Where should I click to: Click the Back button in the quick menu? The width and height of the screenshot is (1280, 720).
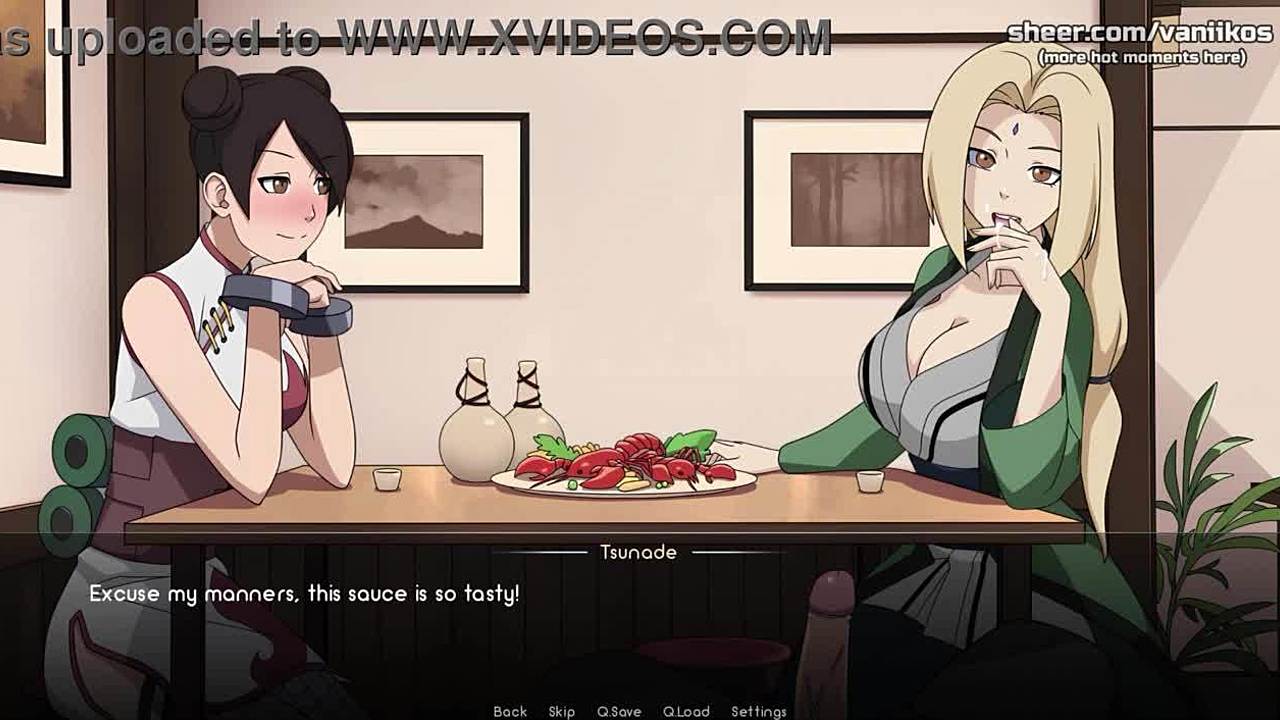(x=510, y=711)
